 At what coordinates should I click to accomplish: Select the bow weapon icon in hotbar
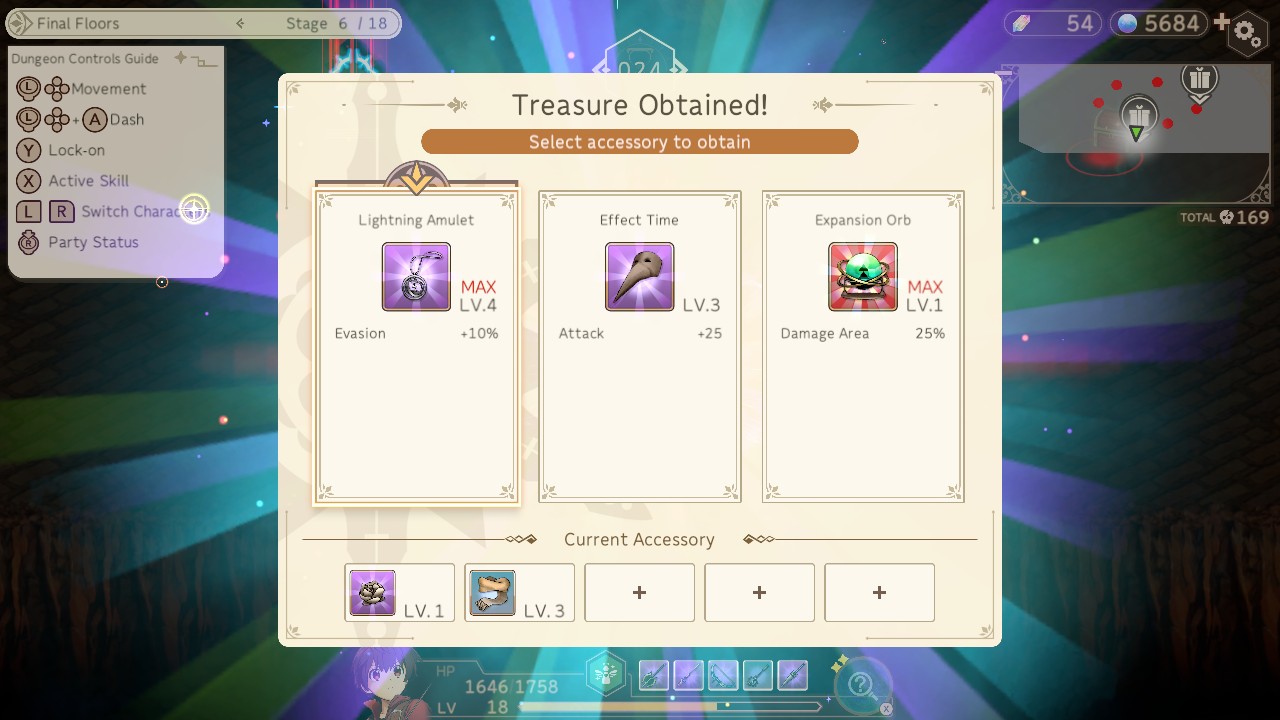click(x=722, y=676)
